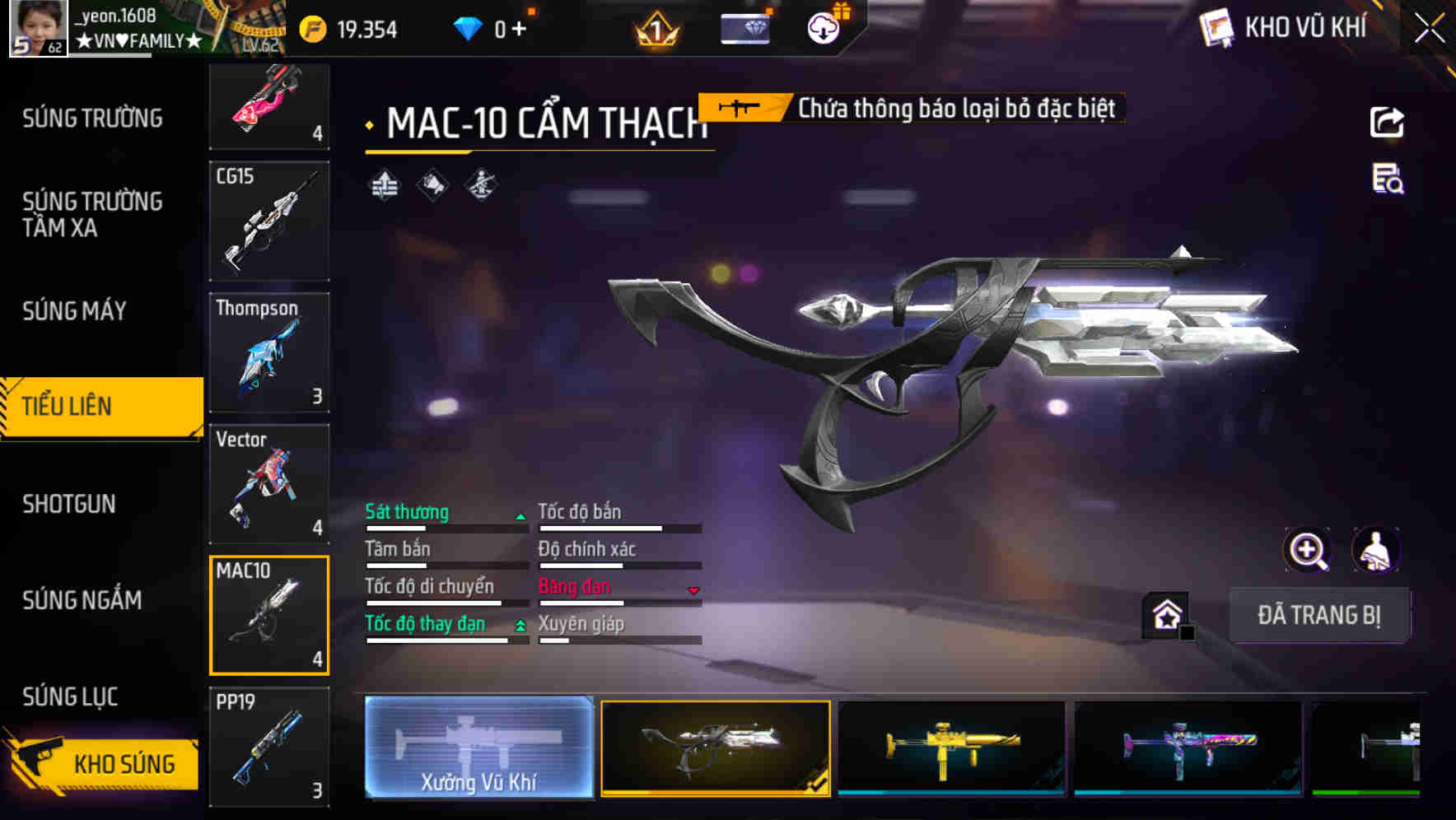Image resolution: width=1456 pixels, height=820 pixels.
Task: Select the CG15 weapon tile
Action: point(269,221)
